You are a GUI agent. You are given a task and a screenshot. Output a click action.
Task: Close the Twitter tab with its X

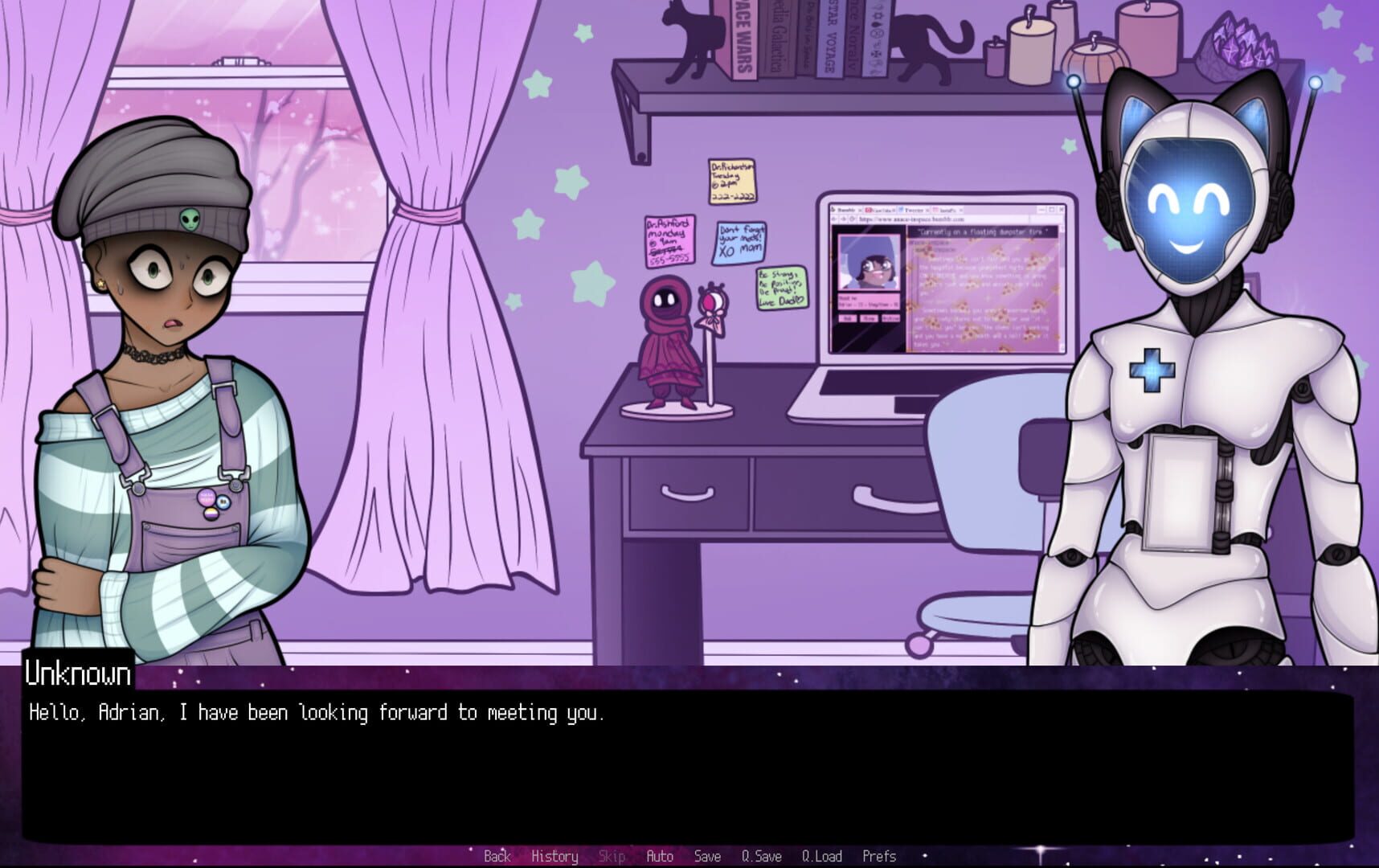(x=927, y=210)
